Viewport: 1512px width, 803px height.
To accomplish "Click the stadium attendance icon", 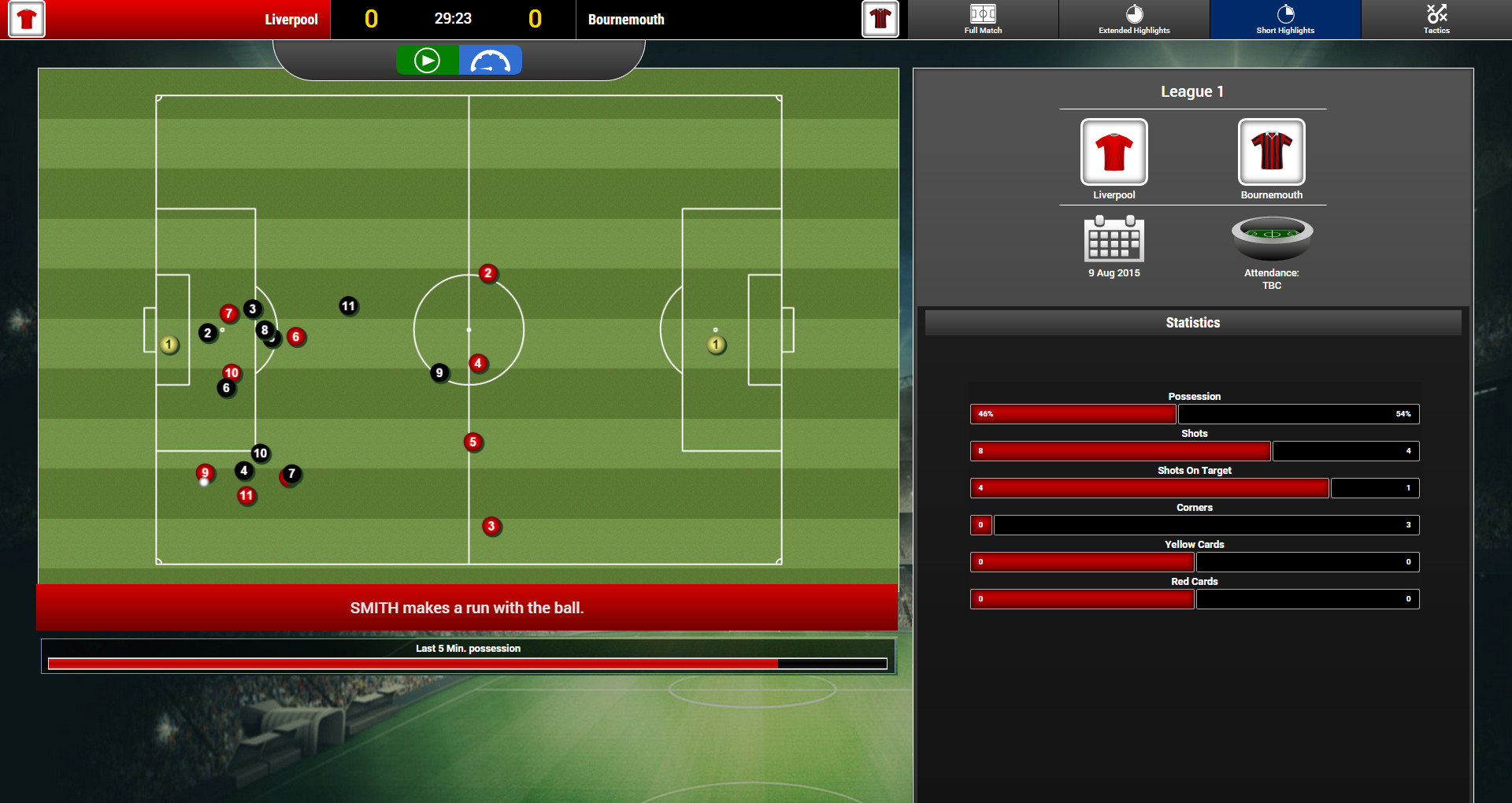I will [1270, 240].
